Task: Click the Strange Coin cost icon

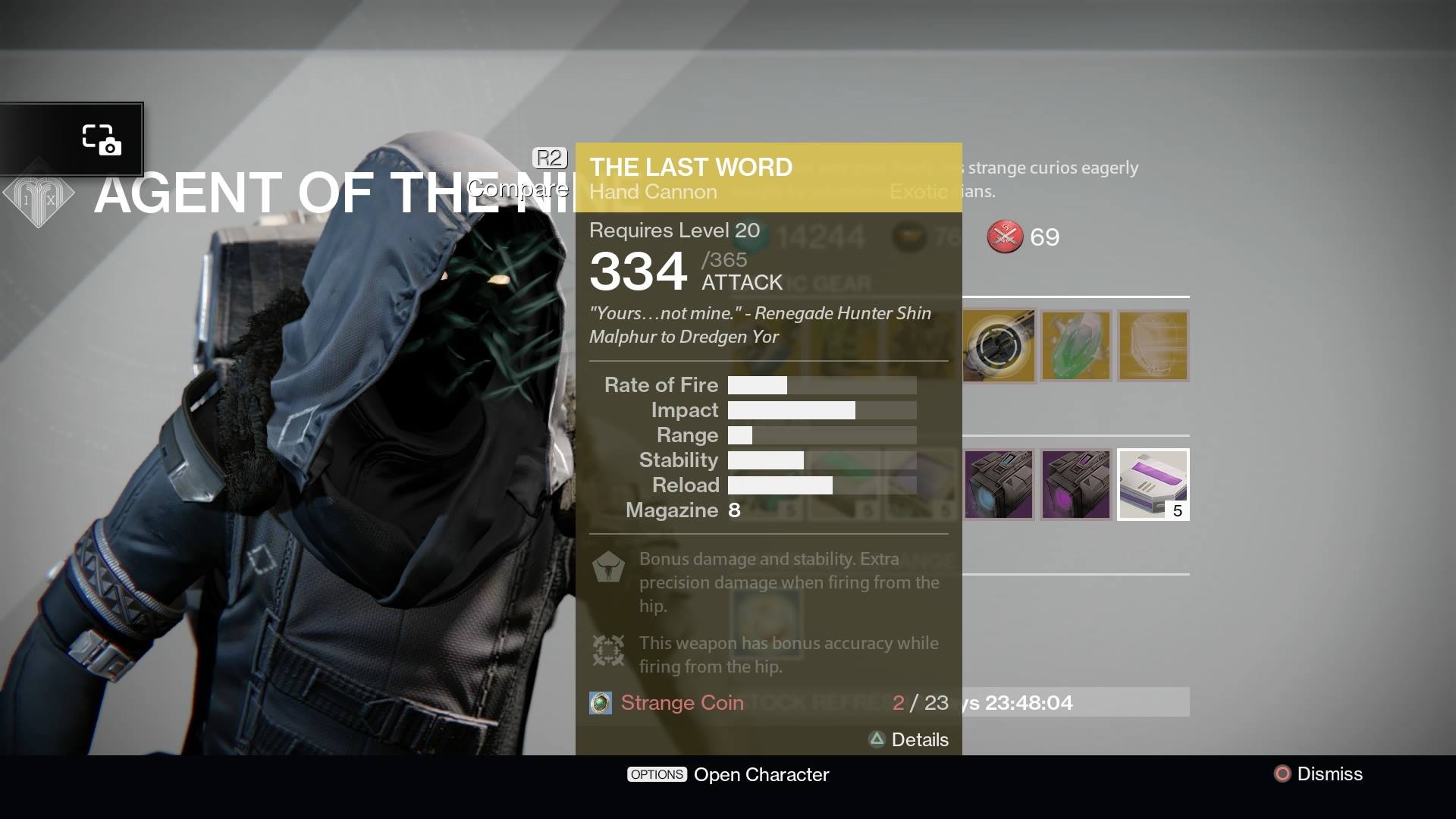Action: click(x=600, y=702)
